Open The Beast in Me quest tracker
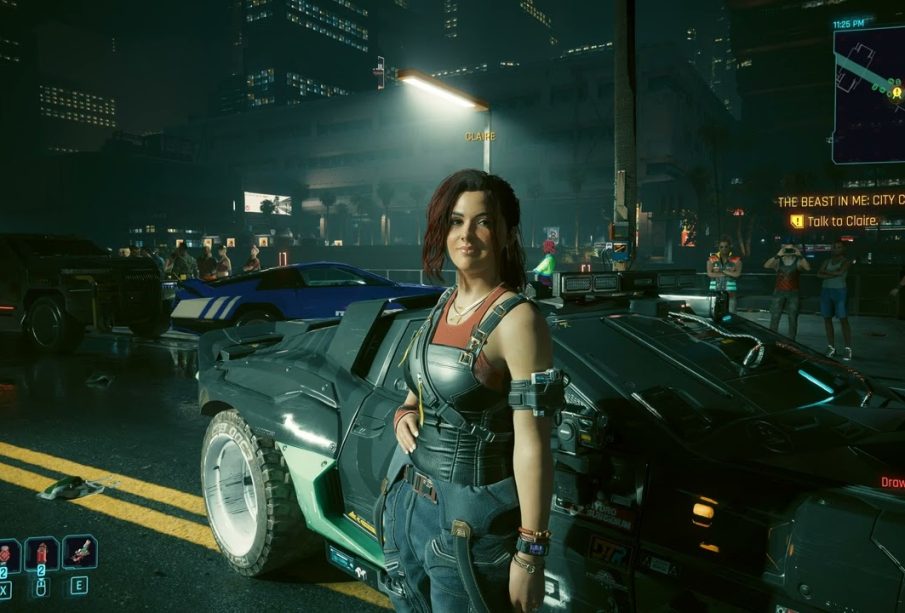The image size is (905, 613). [841, 201]
